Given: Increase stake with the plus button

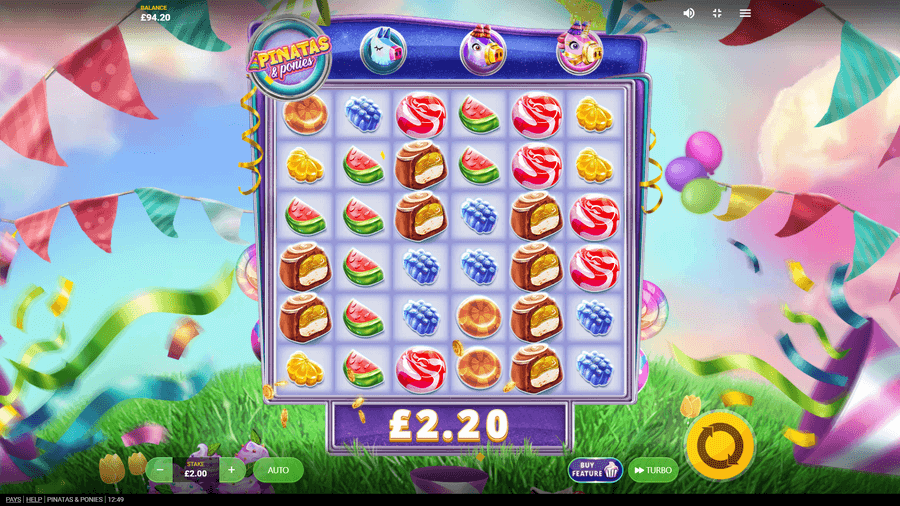Looking at the screenshot, I should 231,470.
